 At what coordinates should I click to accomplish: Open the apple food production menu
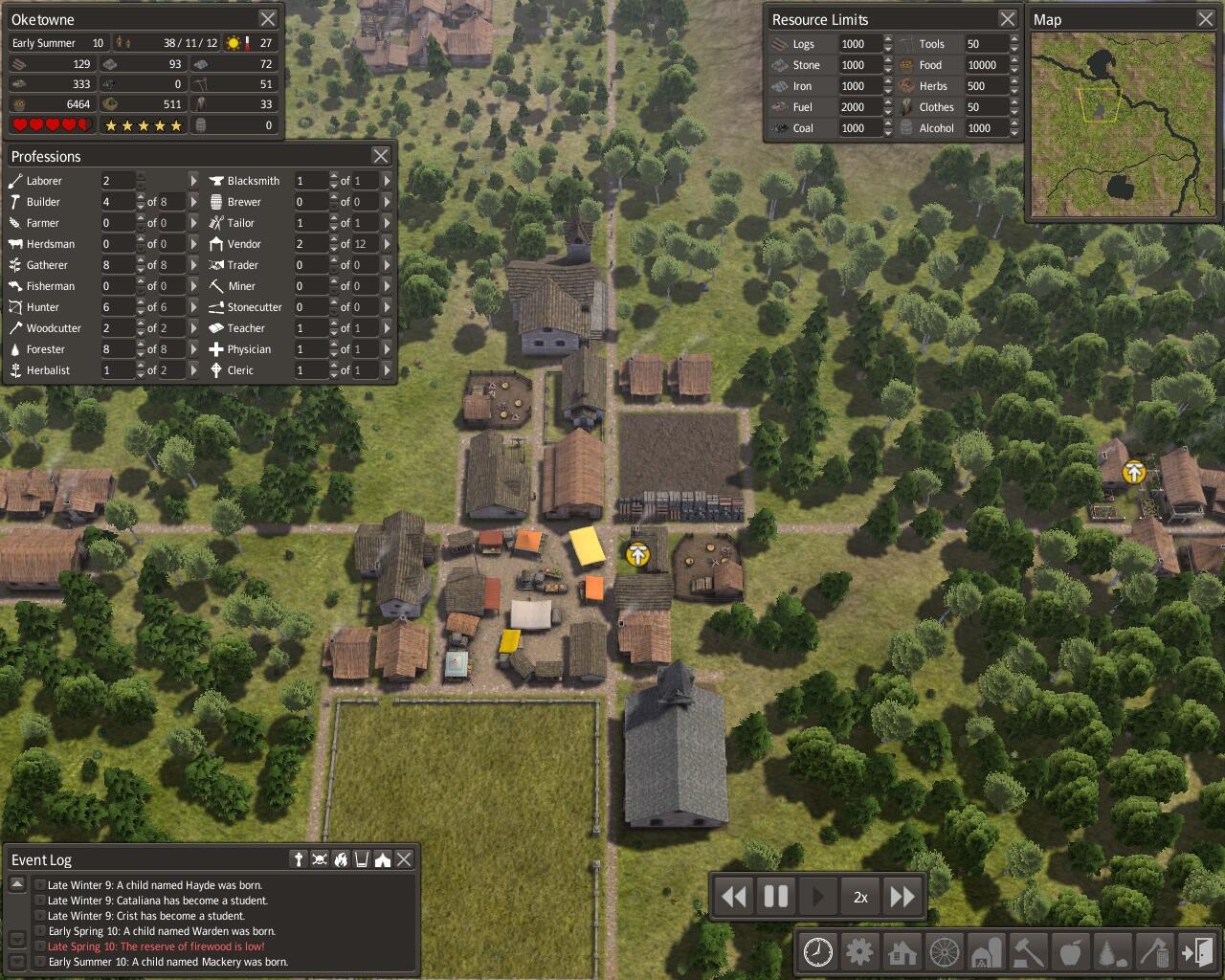[x=1071, y=952]
